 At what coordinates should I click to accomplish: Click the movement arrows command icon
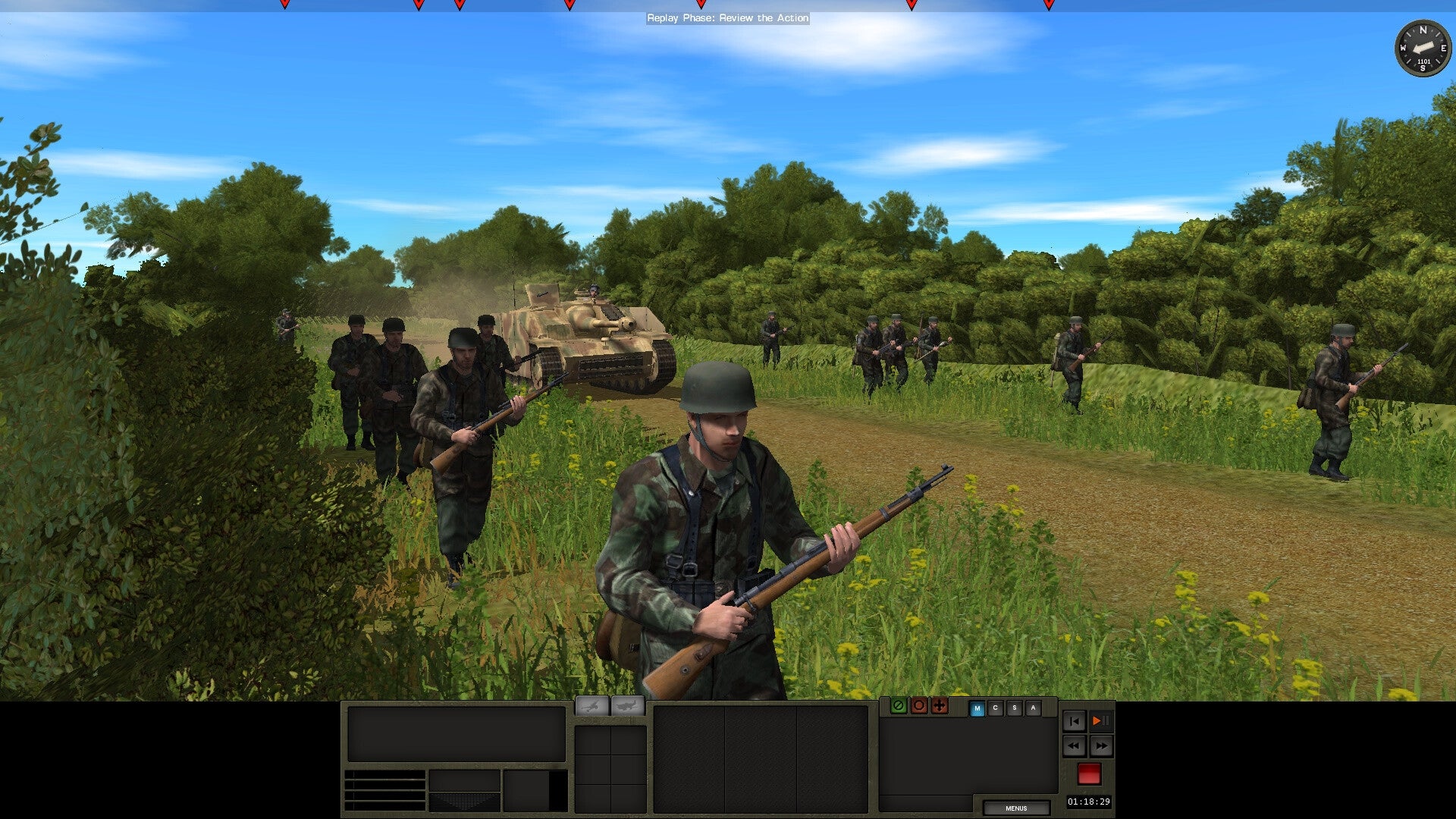click(x=940, y=708)
